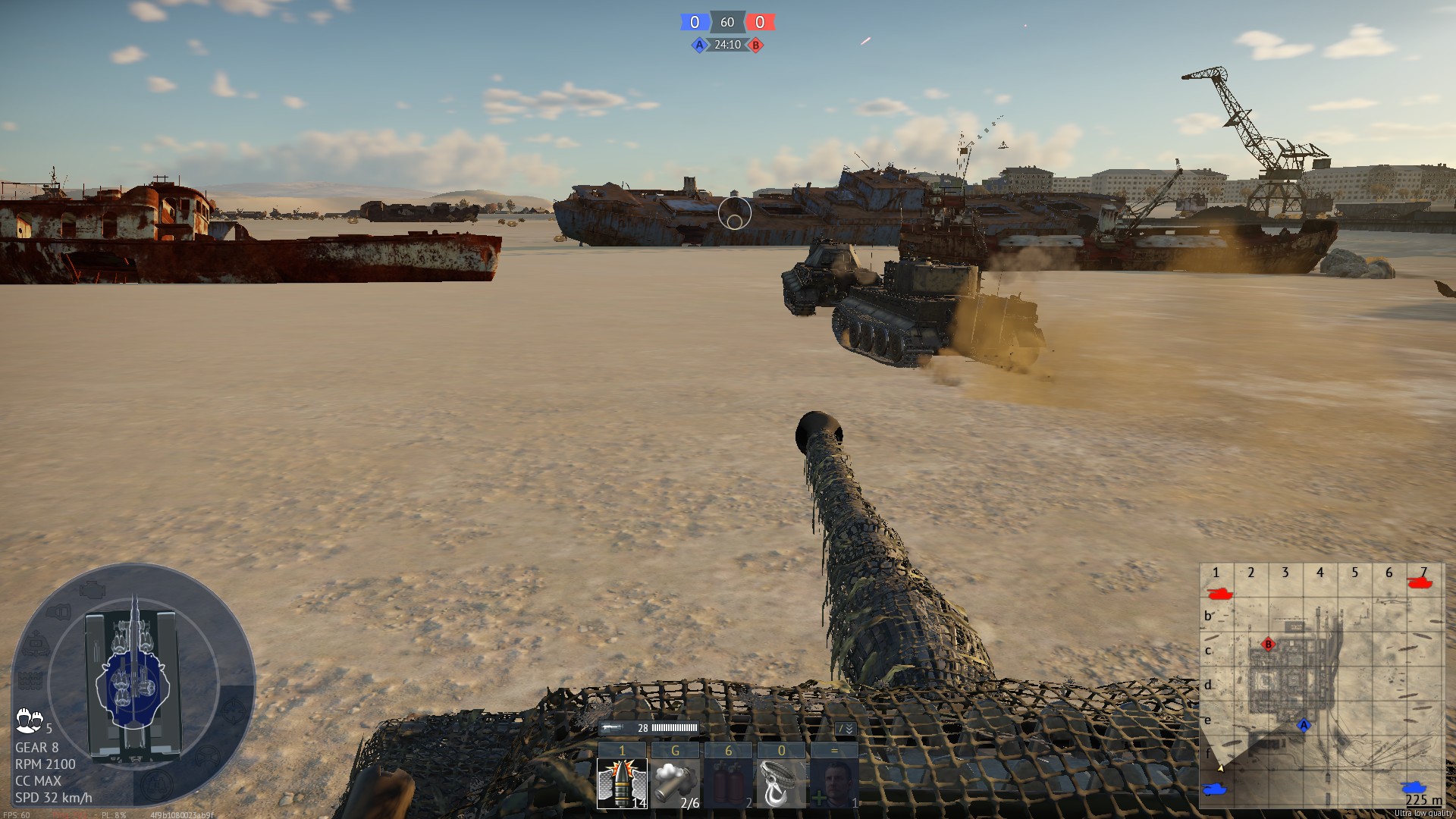The height and width of the screenshot is (819, 1456).
Task: Click the tank damage model indicator
Action: 133,682
